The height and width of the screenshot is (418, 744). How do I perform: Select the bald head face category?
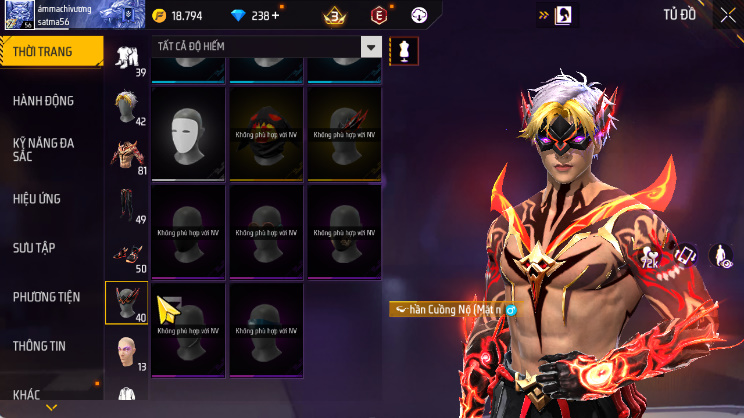126,351
